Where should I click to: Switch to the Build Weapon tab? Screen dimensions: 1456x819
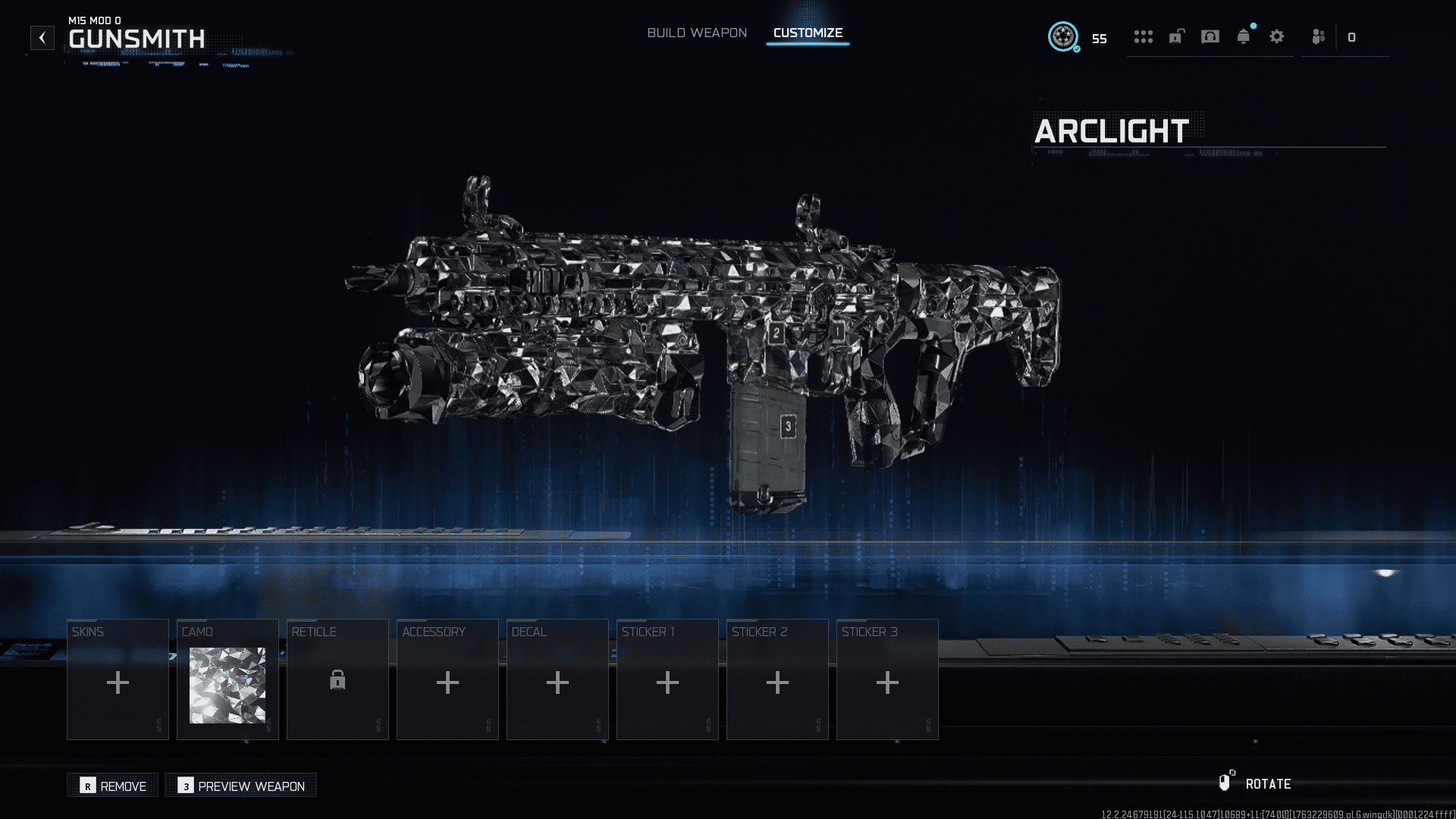(697, 33)
